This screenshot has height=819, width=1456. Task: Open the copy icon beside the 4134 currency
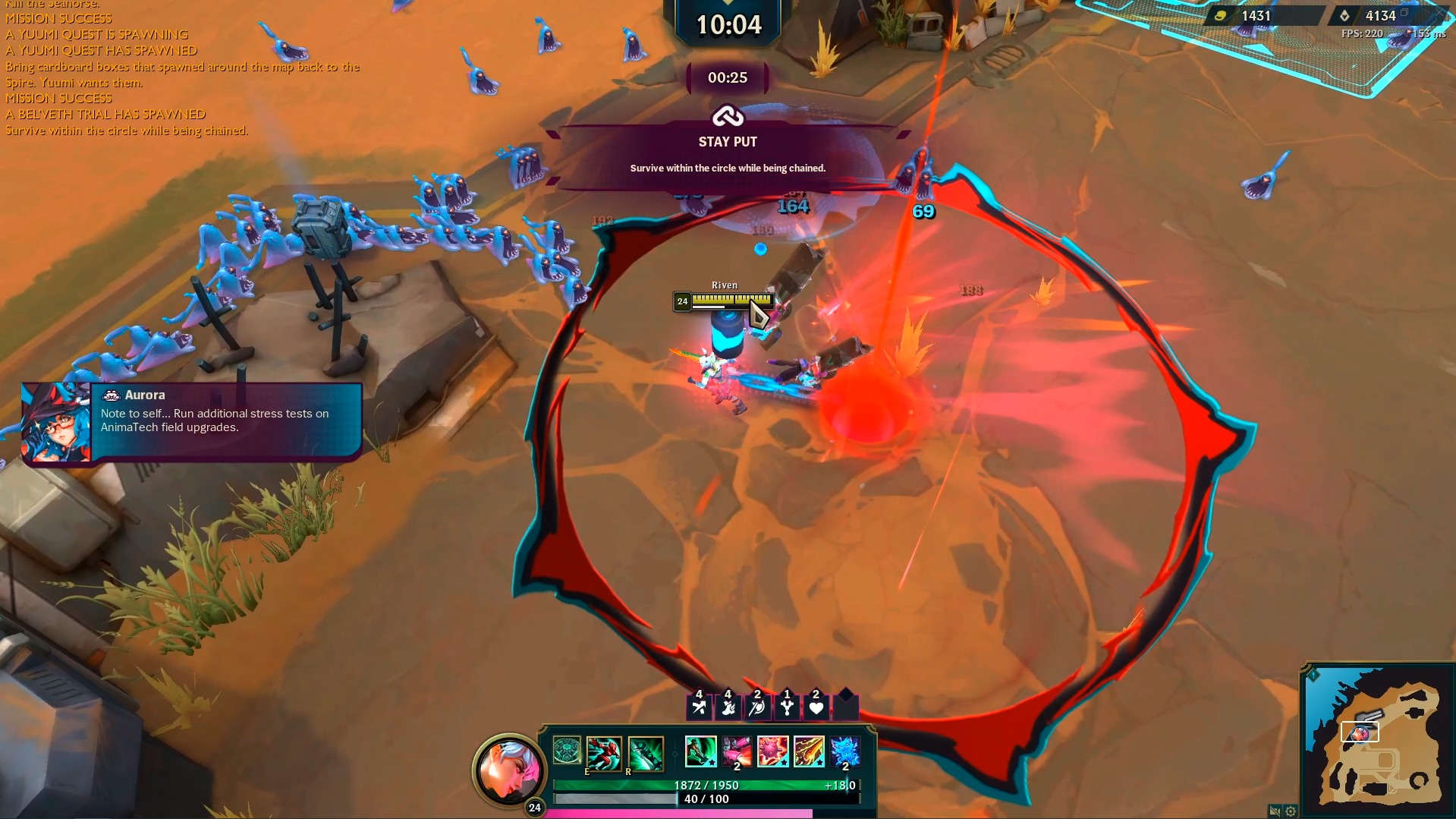coord(1404,14)
